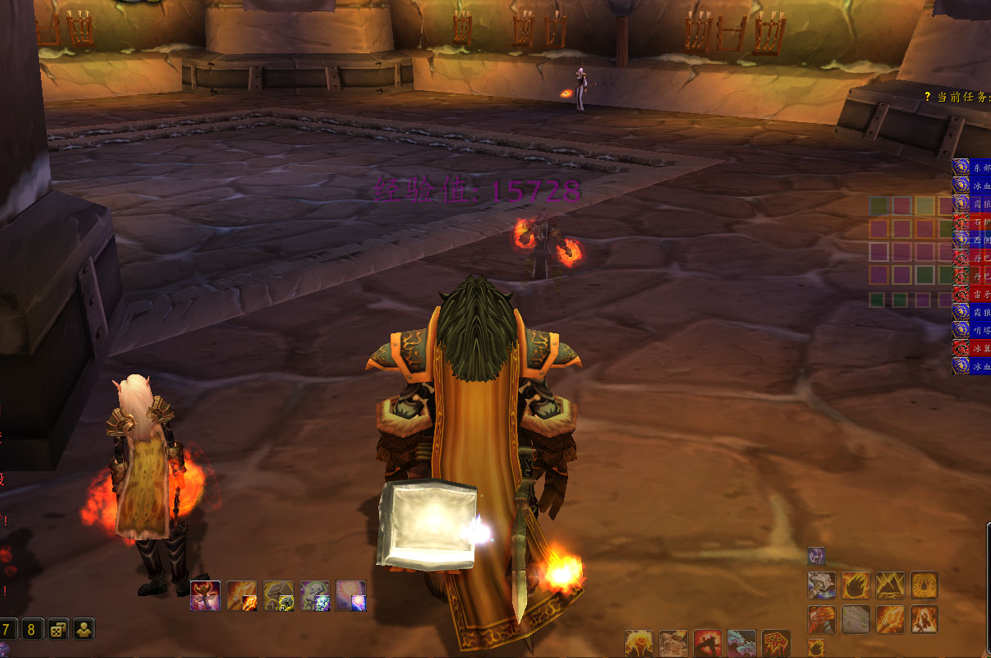Select the top blue battleground objective row
Viewport: 991px width, 658px height.
click(x=971, y=167)
